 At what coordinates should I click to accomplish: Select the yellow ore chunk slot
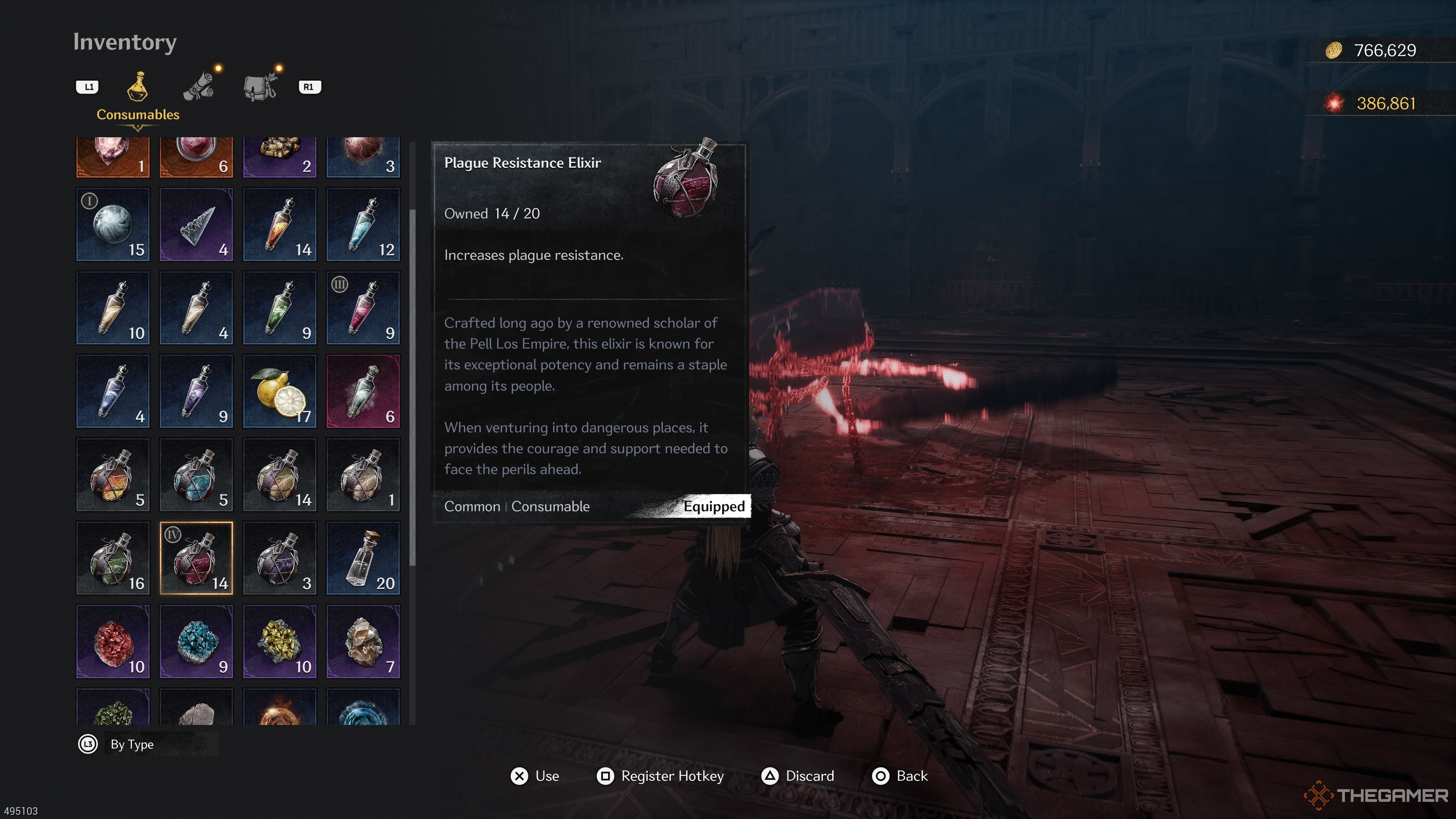[280, 642]
